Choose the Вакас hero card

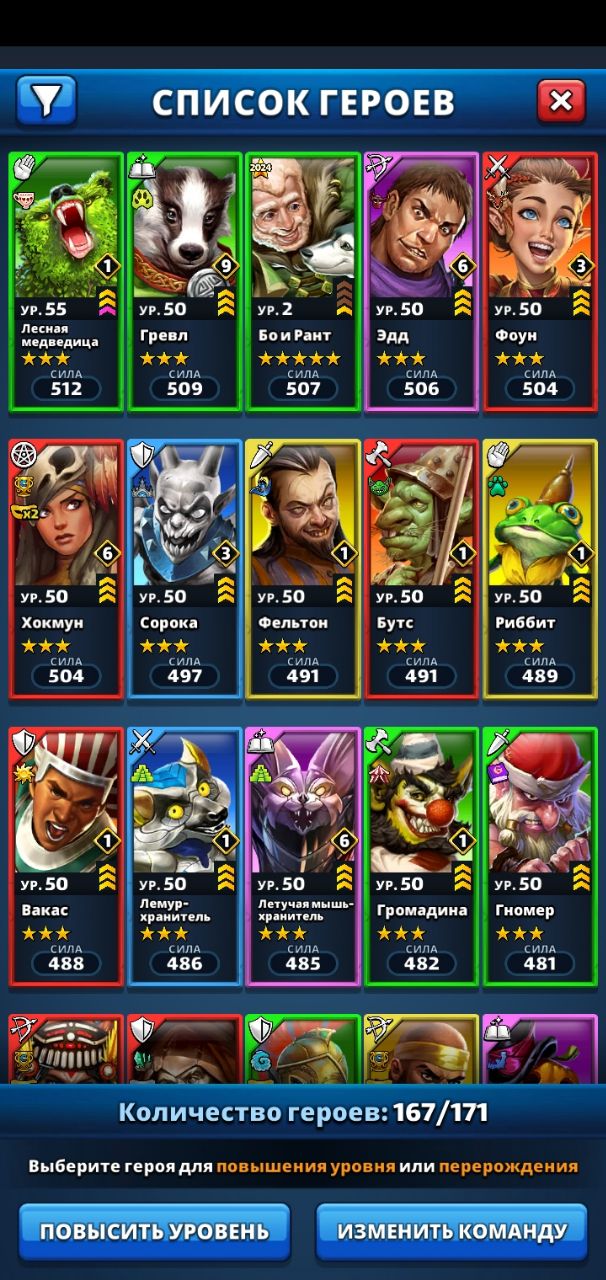66,856
